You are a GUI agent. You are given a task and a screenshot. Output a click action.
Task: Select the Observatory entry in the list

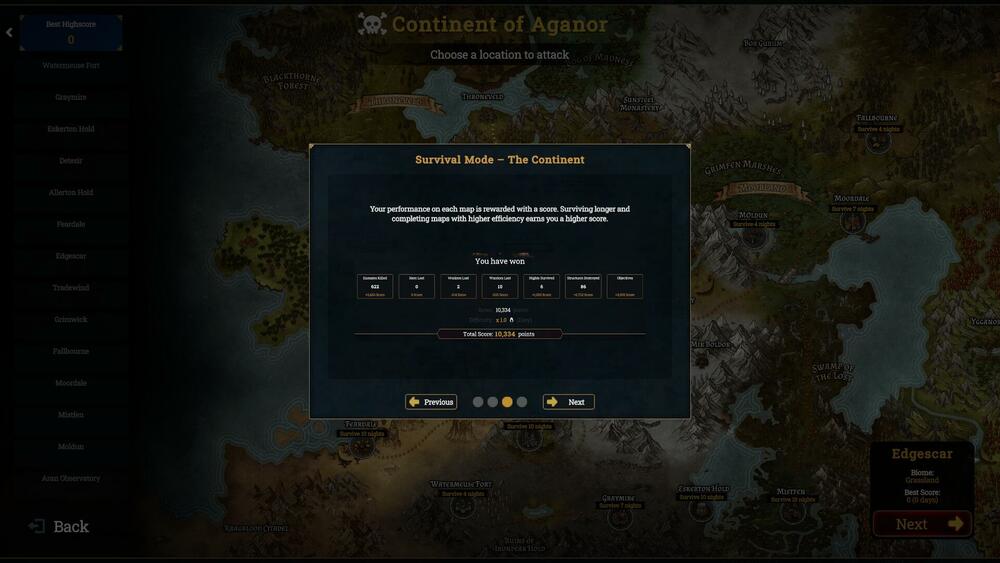click(71, 478)
